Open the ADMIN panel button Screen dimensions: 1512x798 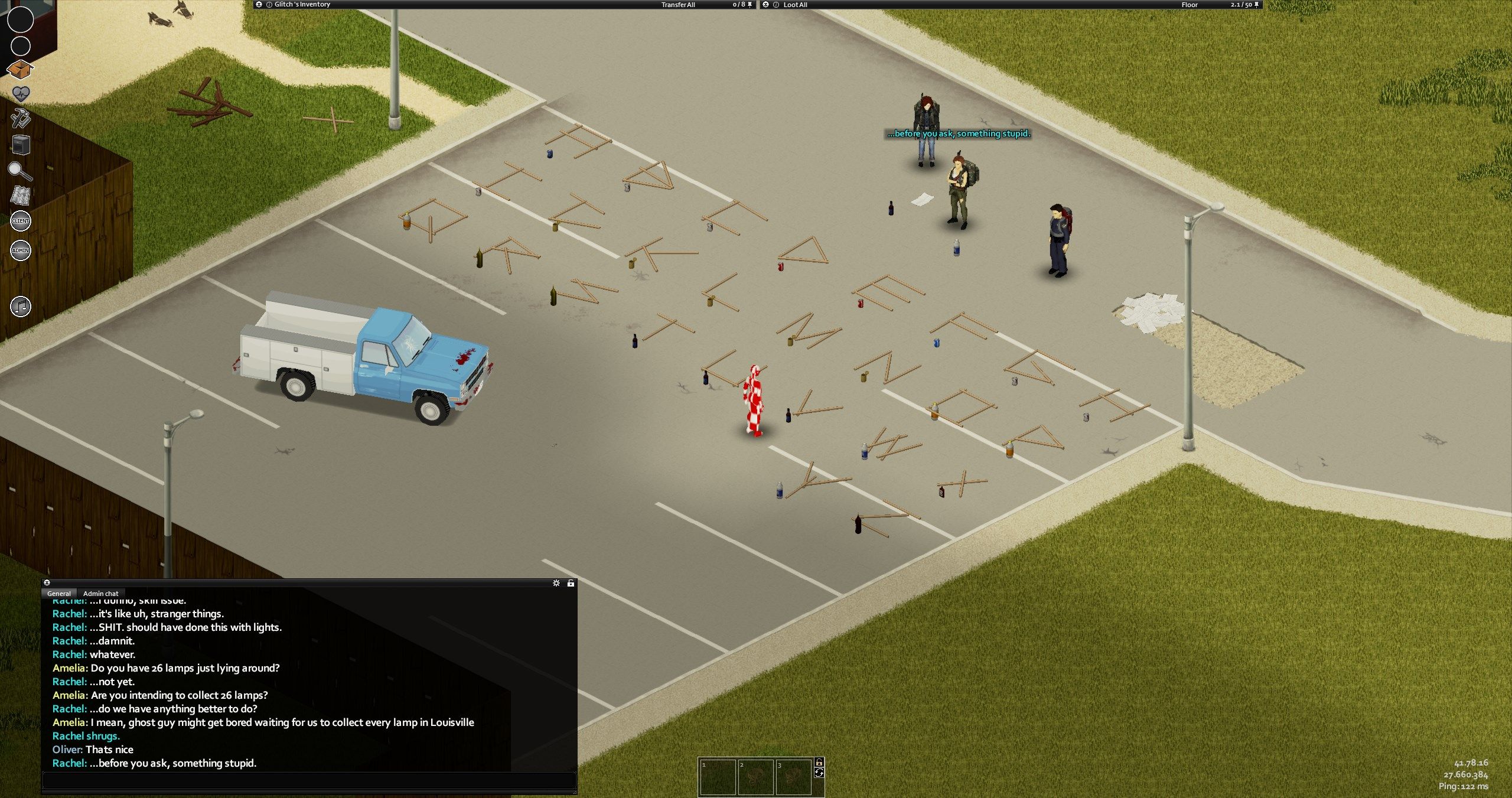[x=21, y=250]
